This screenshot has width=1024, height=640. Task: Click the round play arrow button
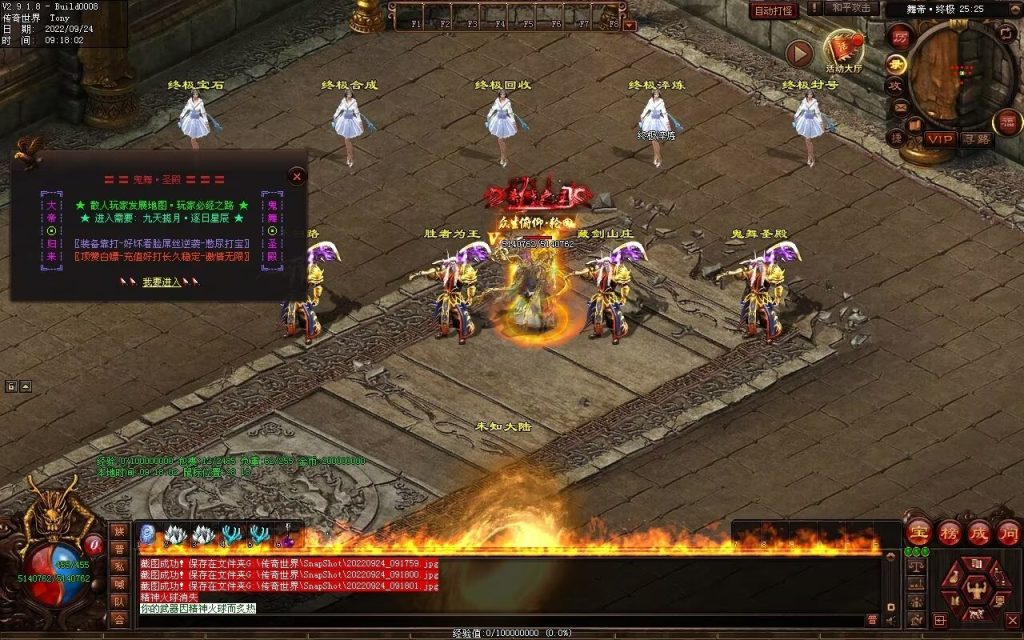799,53
